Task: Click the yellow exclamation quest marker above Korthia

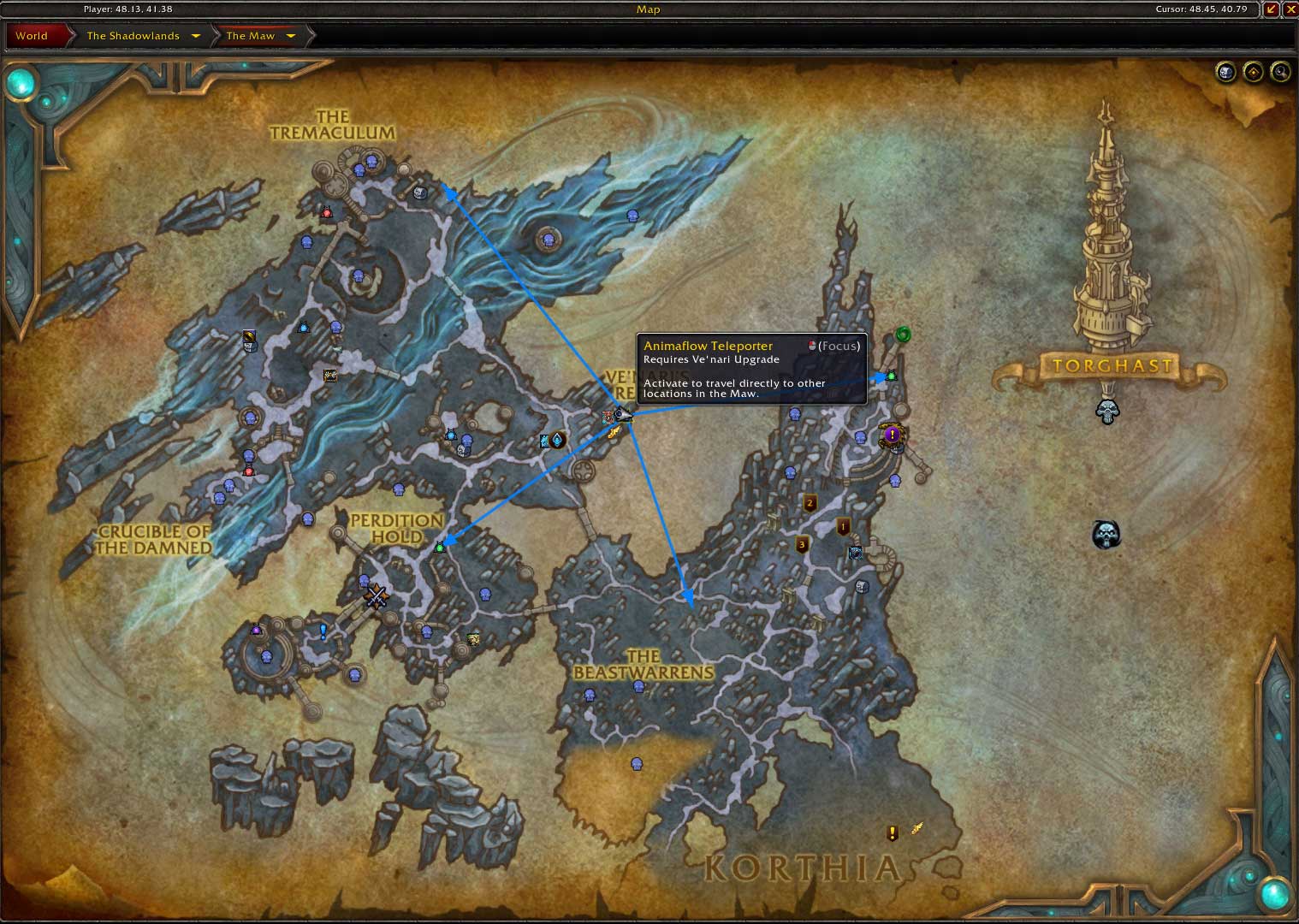Action: coord(893,832)
